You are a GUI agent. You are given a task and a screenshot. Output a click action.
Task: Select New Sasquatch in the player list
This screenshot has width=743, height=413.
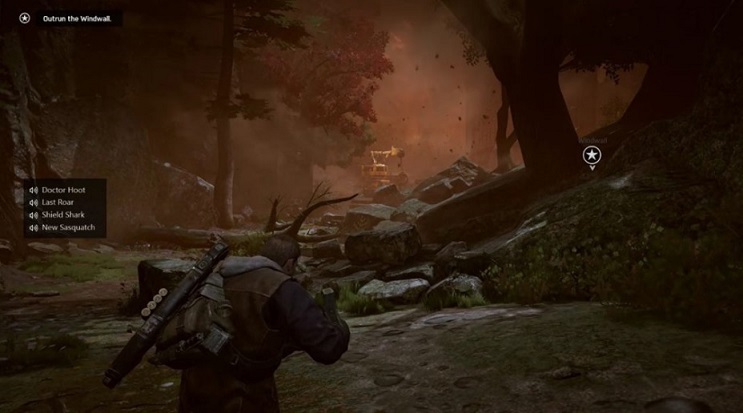[x=66, y=228]
